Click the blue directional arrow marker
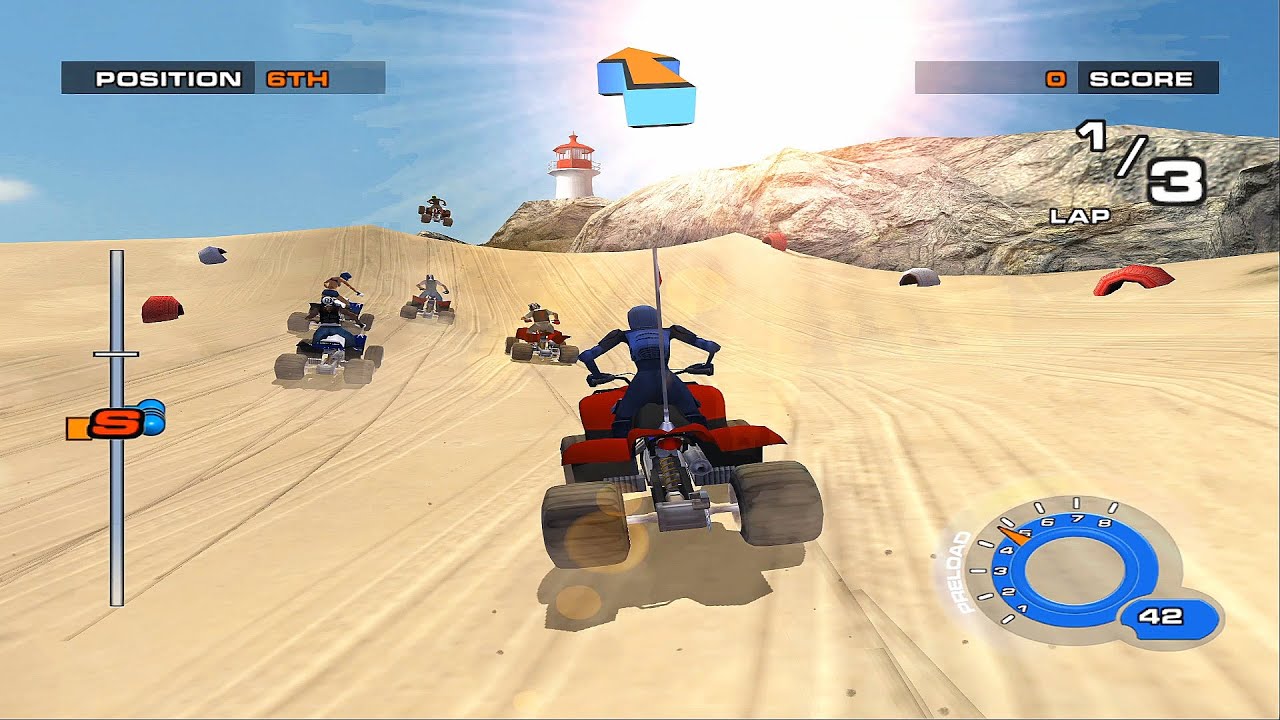 pos(646,85)
